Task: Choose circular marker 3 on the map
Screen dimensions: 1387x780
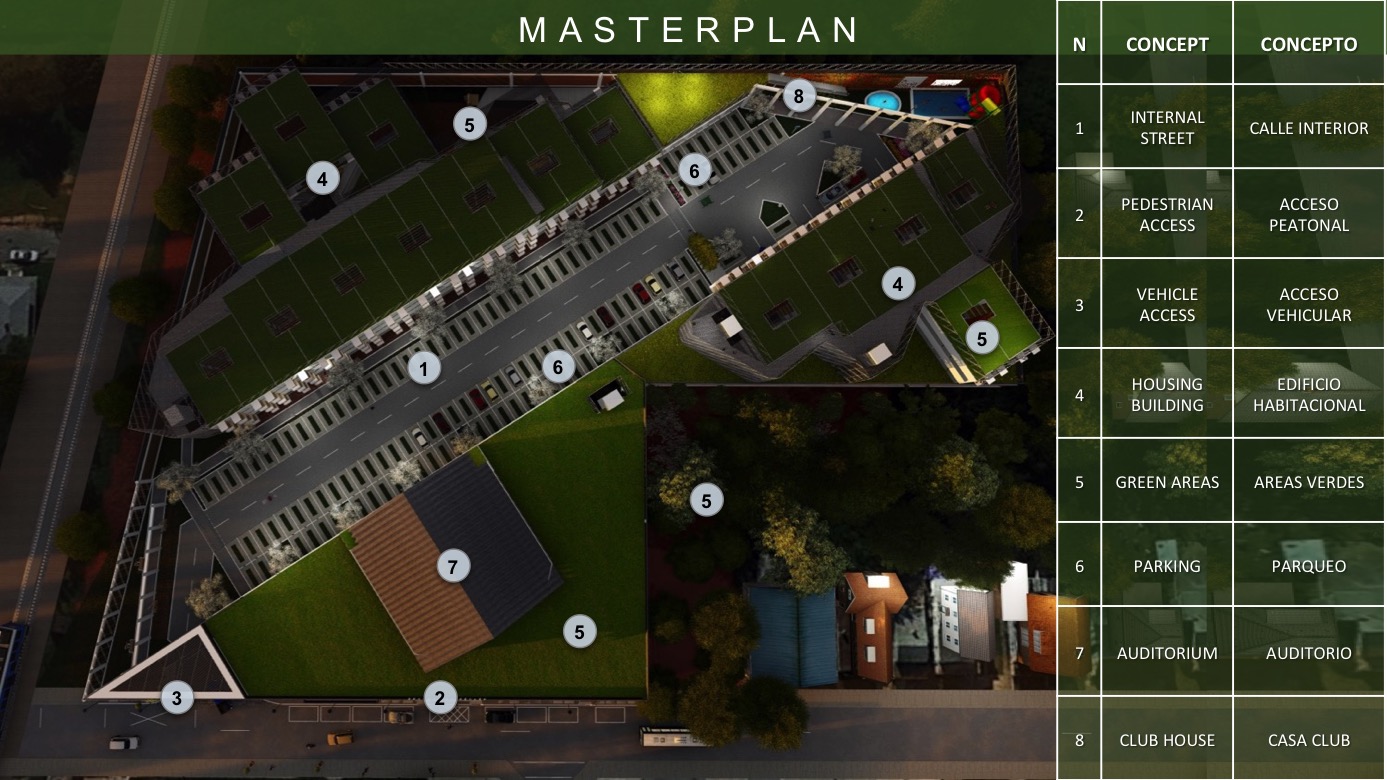Action: 177,698
